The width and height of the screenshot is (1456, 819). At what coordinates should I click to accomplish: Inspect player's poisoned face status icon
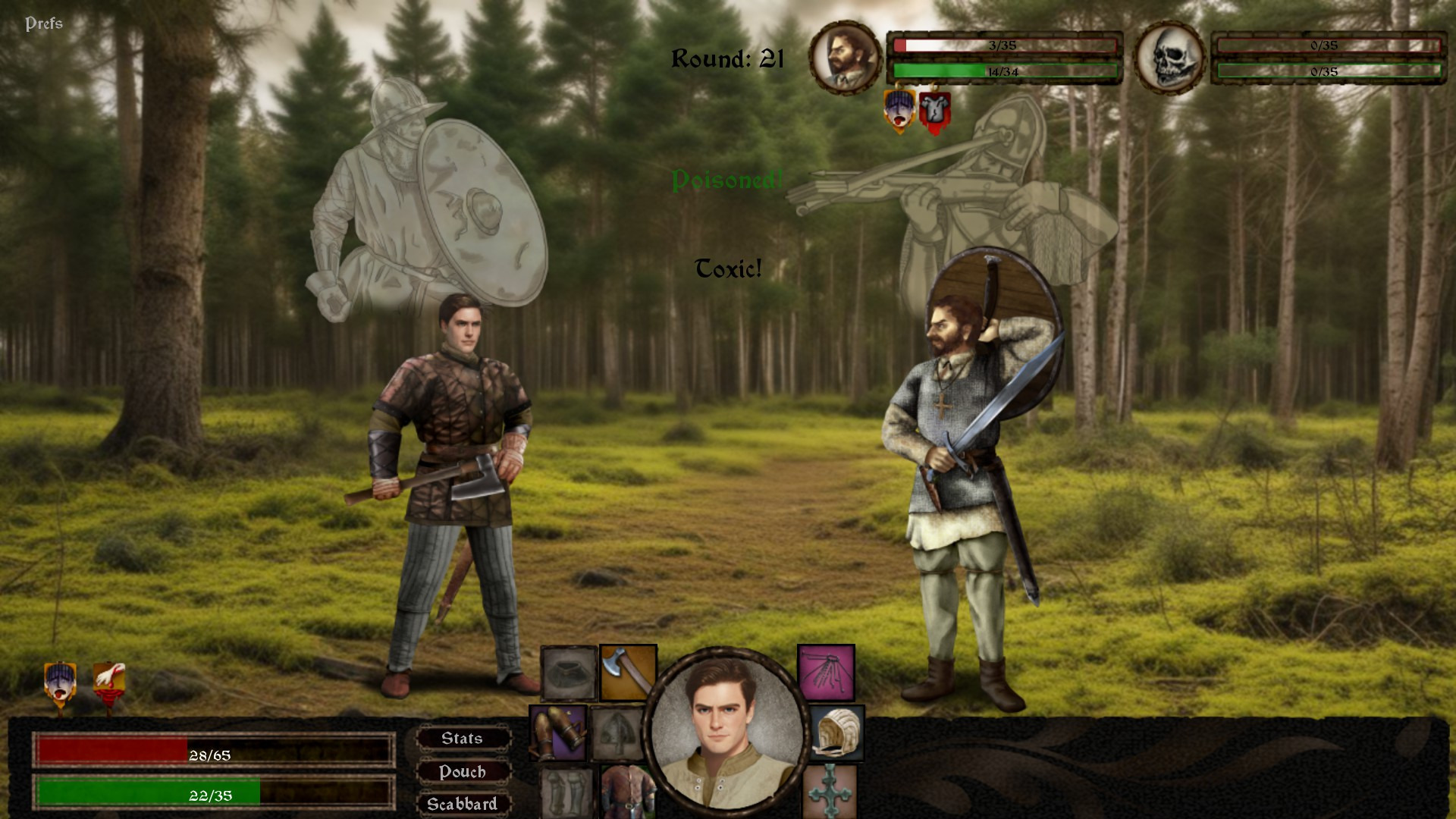pos(60,684)
